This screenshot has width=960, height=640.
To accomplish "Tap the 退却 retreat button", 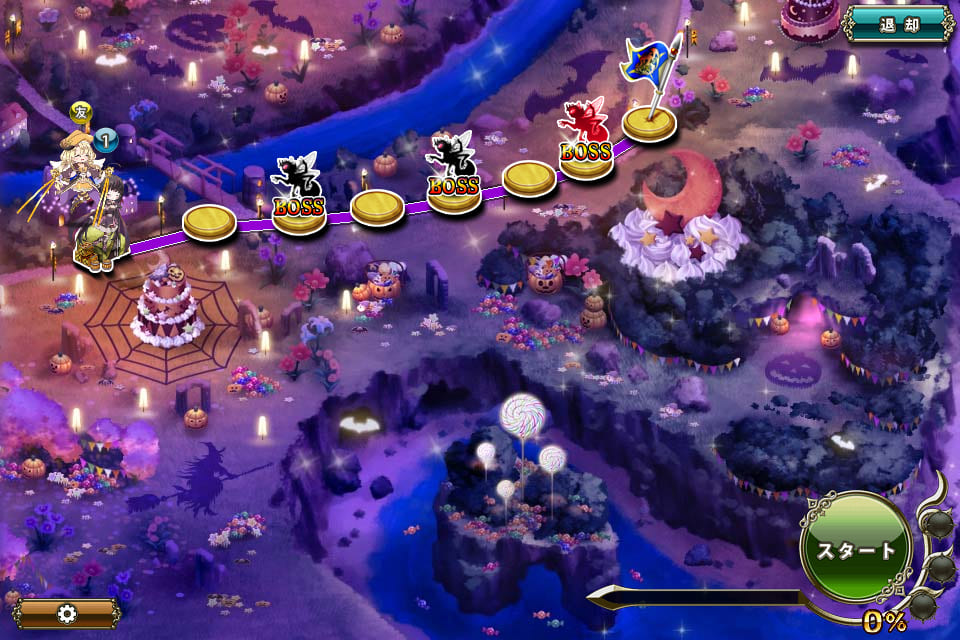I will coord(897,22).
